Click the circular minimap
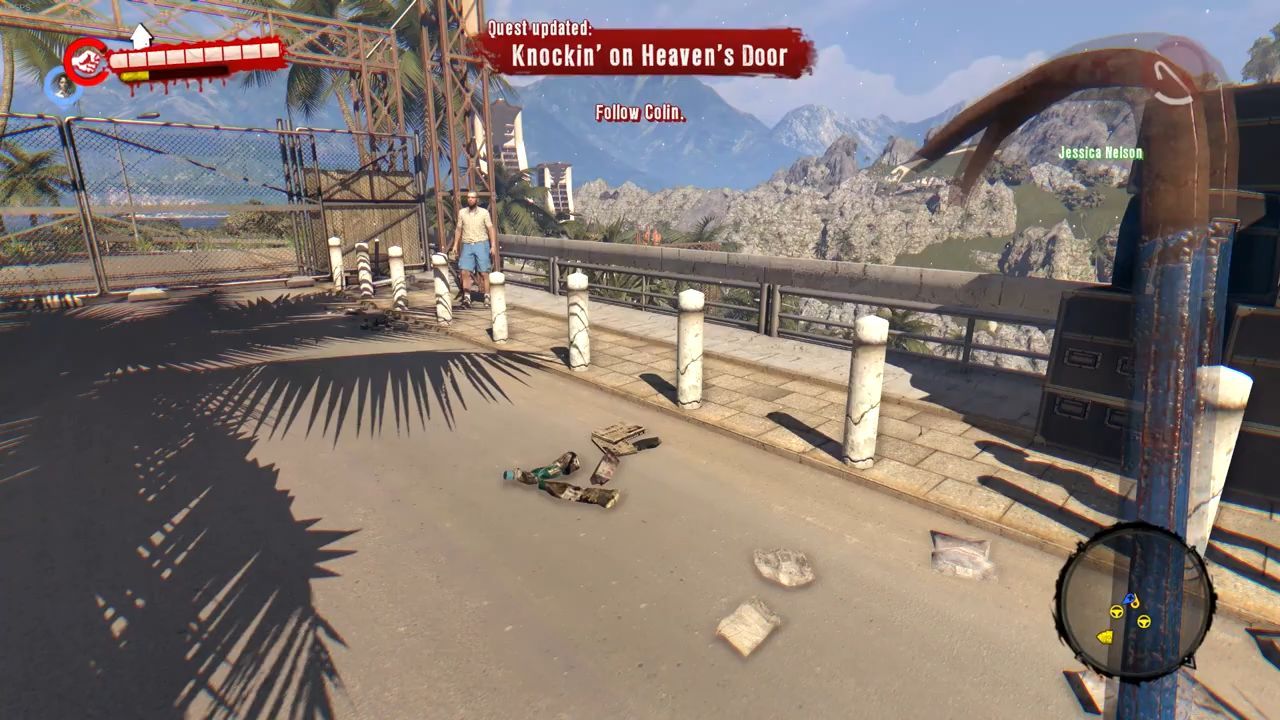The height and width of the screenshot is (720, 1280). tap(1134, 603)
